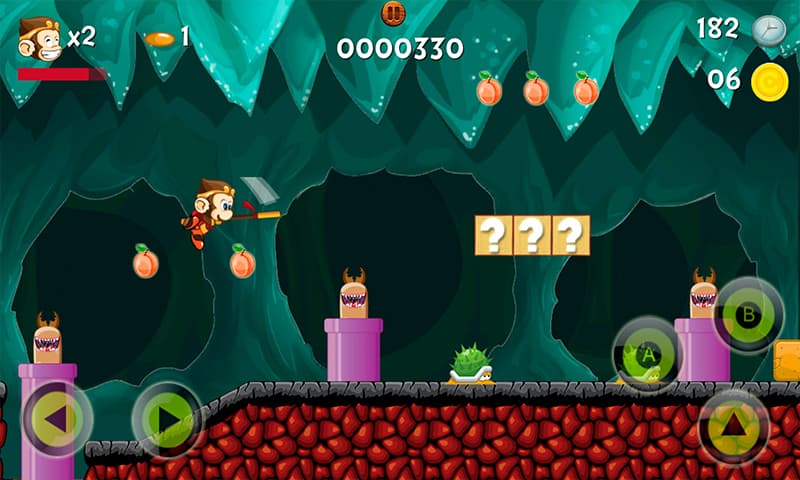Hit the B action button
This screenshot has width=800, height=480.
(747, 314)
